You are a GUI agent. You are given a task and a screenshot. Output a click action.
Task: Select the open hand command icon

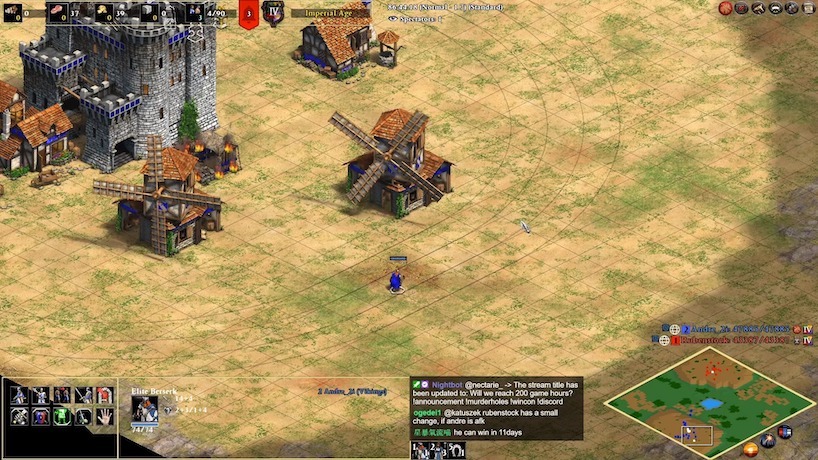104,416
